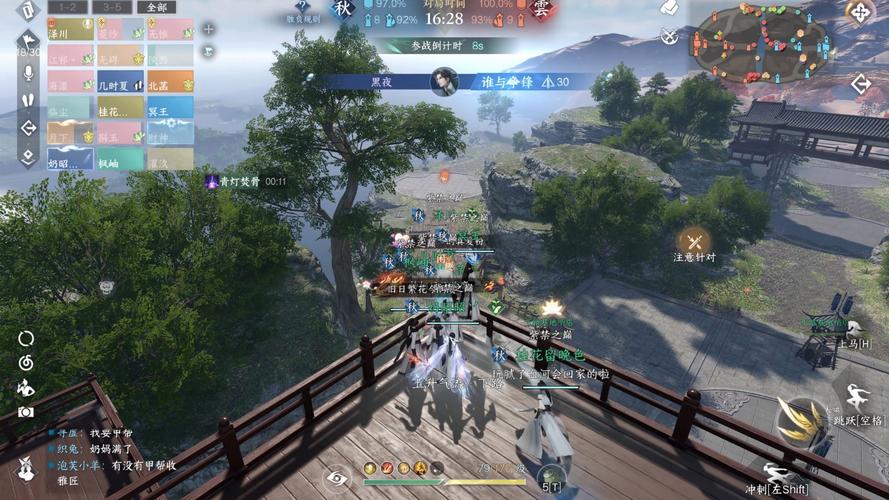Activate the 注意针对 crossed-swords signal
The image size is (889, 500).
(694, 240)
